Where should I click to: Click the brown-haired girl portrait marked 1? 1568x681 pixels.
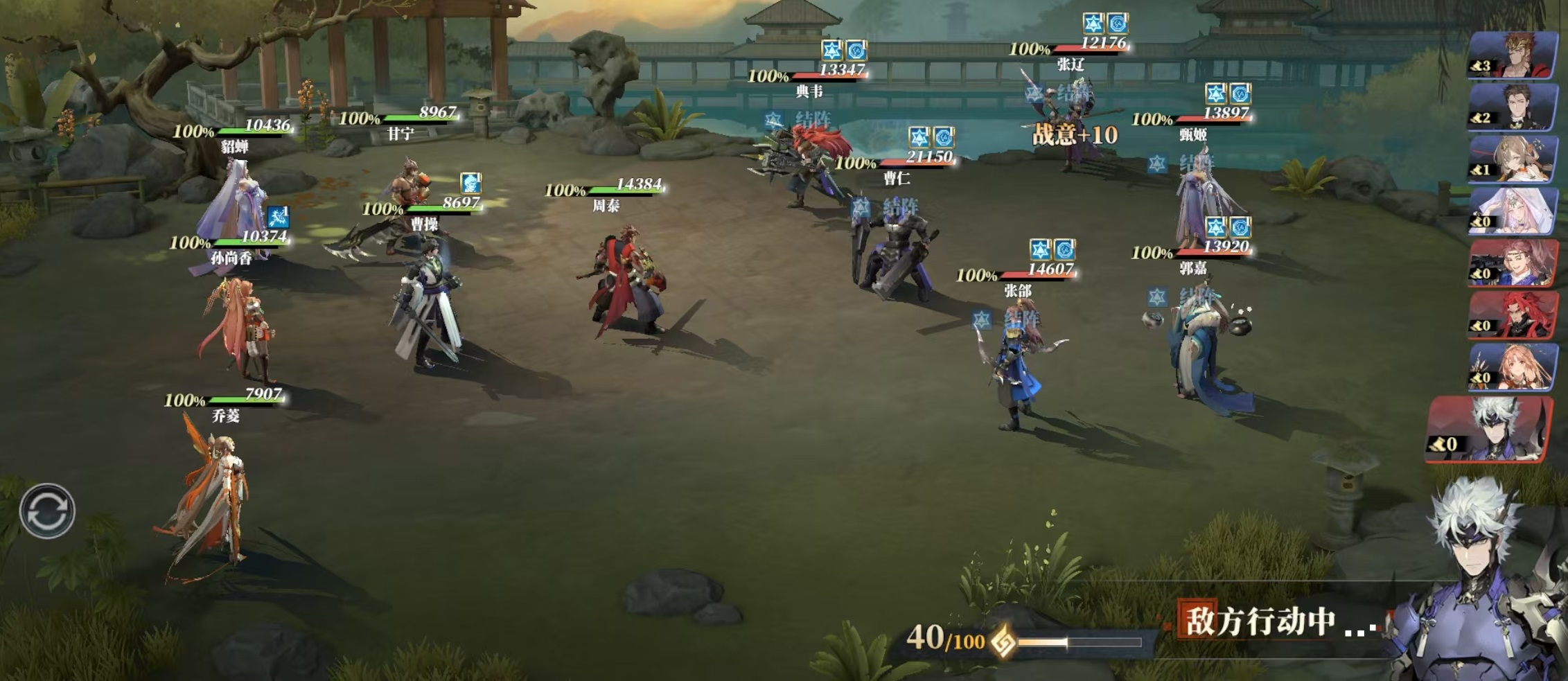(1514, 159)
